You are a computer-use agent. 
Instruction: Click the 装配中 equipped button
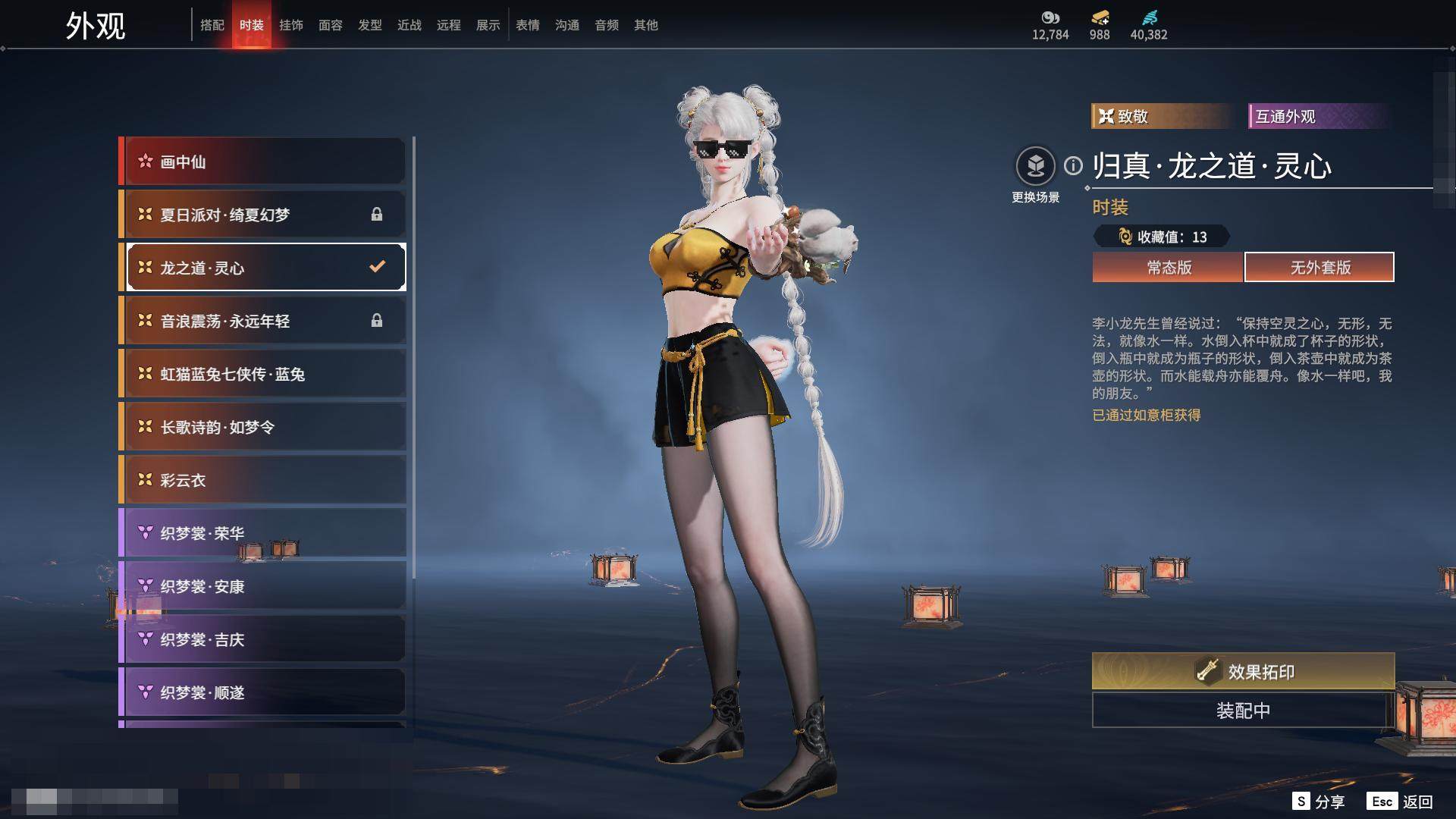pyautogui.click(x=1243, y=711)
